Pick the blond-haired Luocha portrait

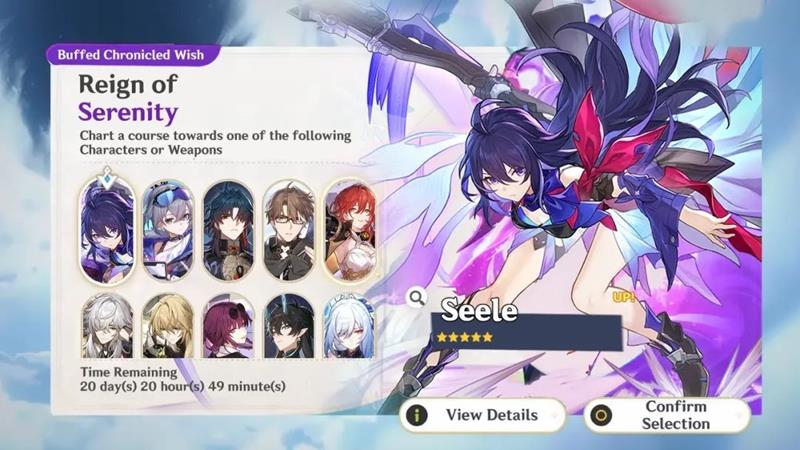[x=166, y=325]
